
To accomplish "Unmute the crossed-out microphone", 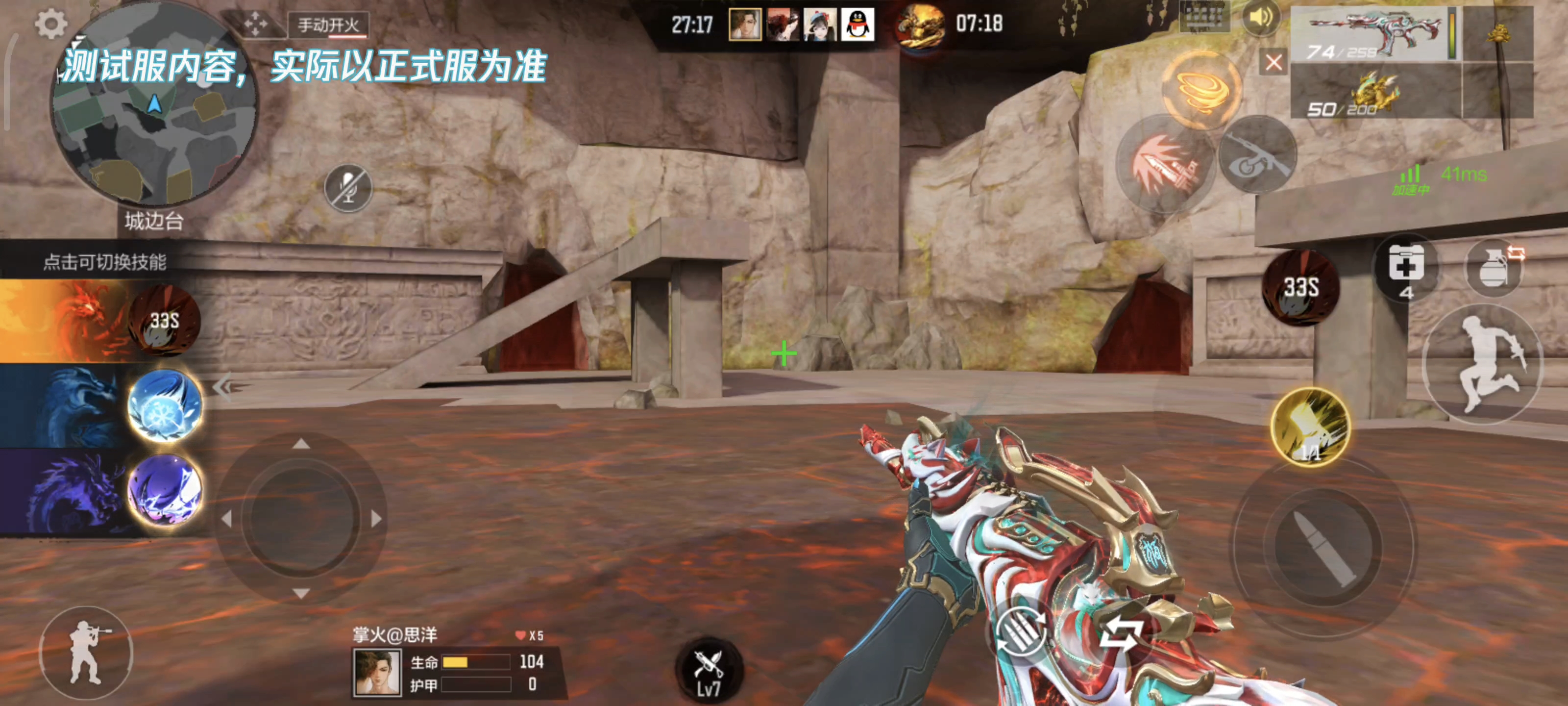I will point(347,189).
